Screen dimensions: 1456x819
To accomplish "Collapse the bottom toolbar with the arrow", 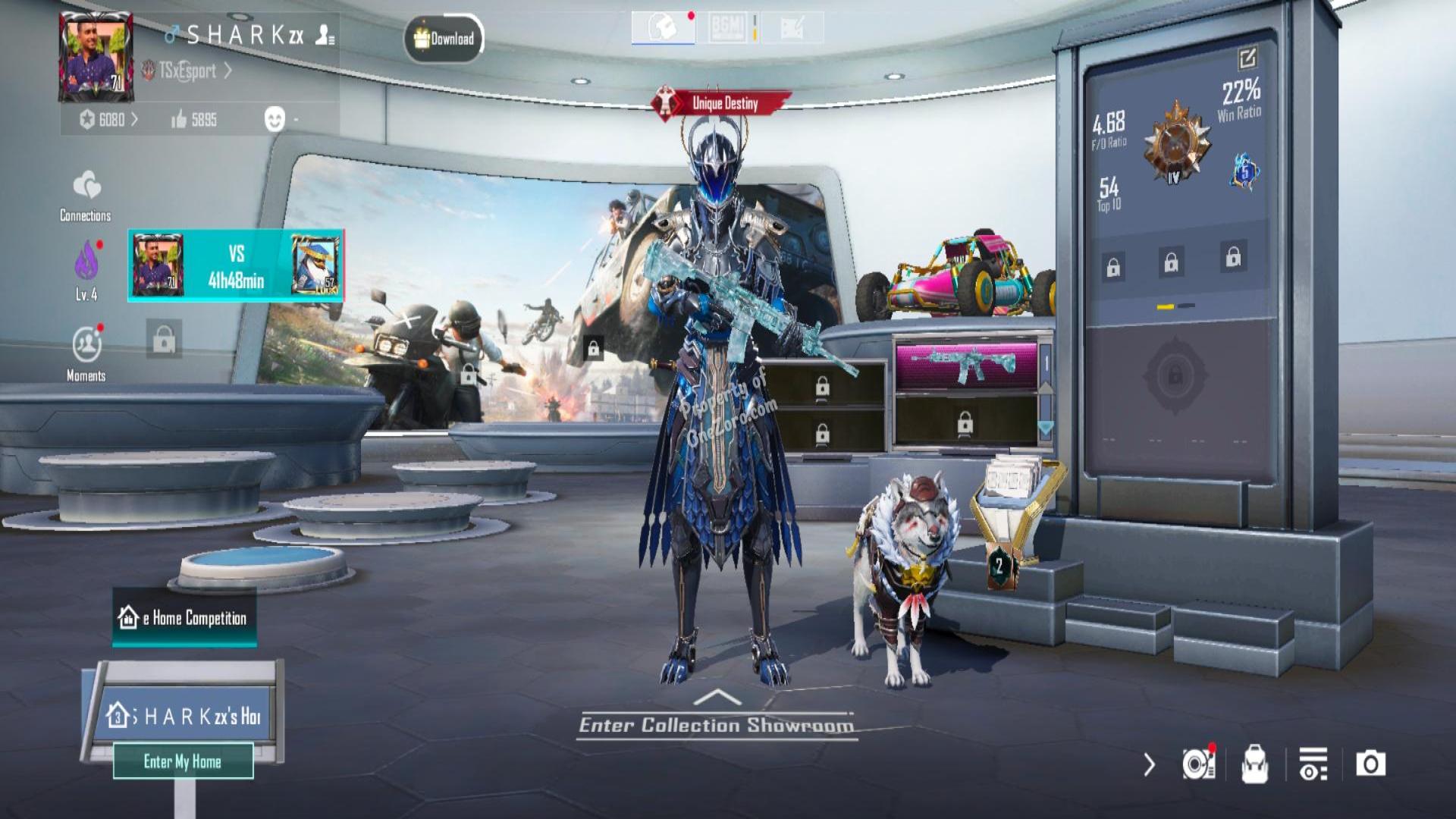I will [1149, 764].
